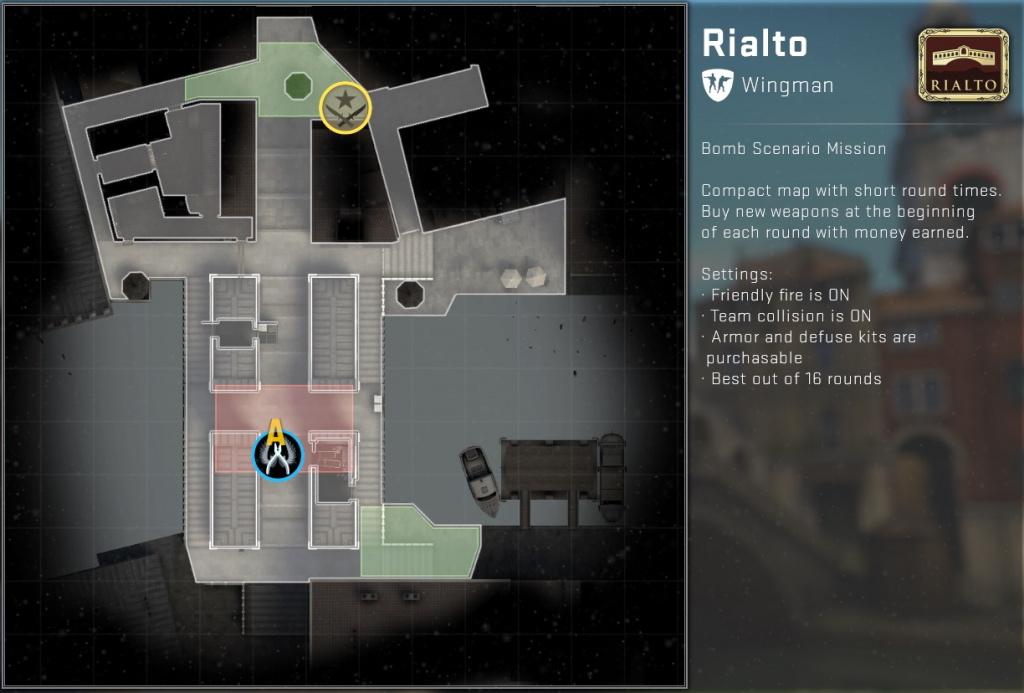1024x693 pixels.
Task: Click the Rialto map badge emblem
Action: [961, 64]
